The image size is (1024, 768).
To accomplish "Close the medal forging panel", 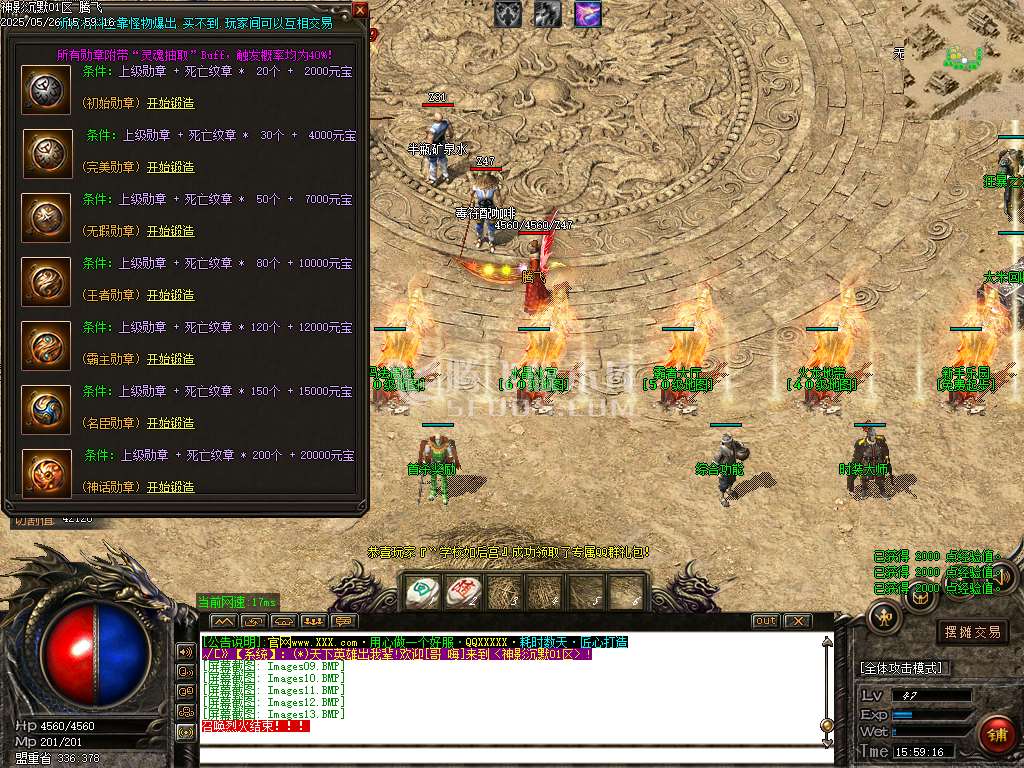I will (360, 10).
